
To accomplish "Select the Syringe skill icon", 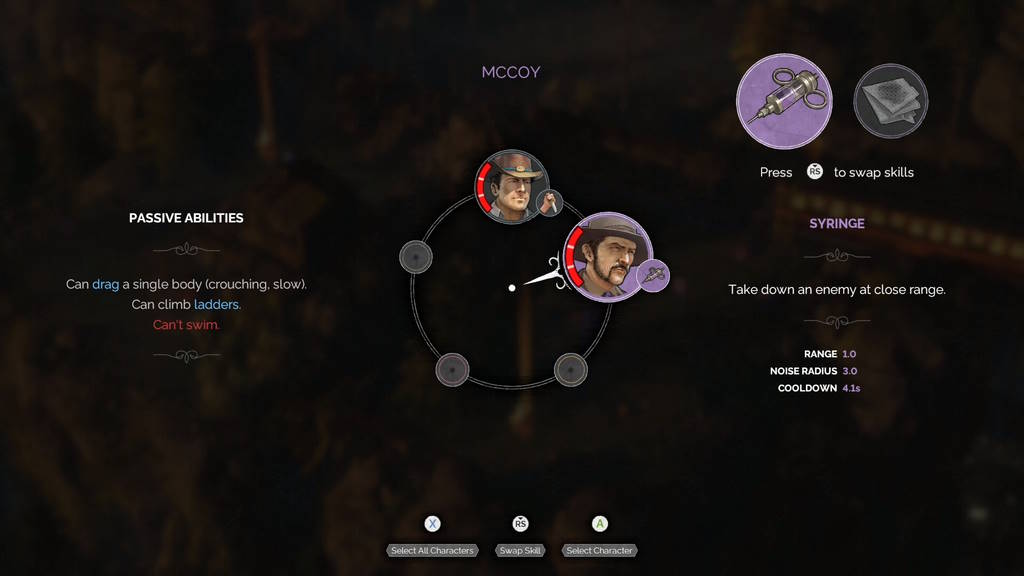I will (784, 101).
